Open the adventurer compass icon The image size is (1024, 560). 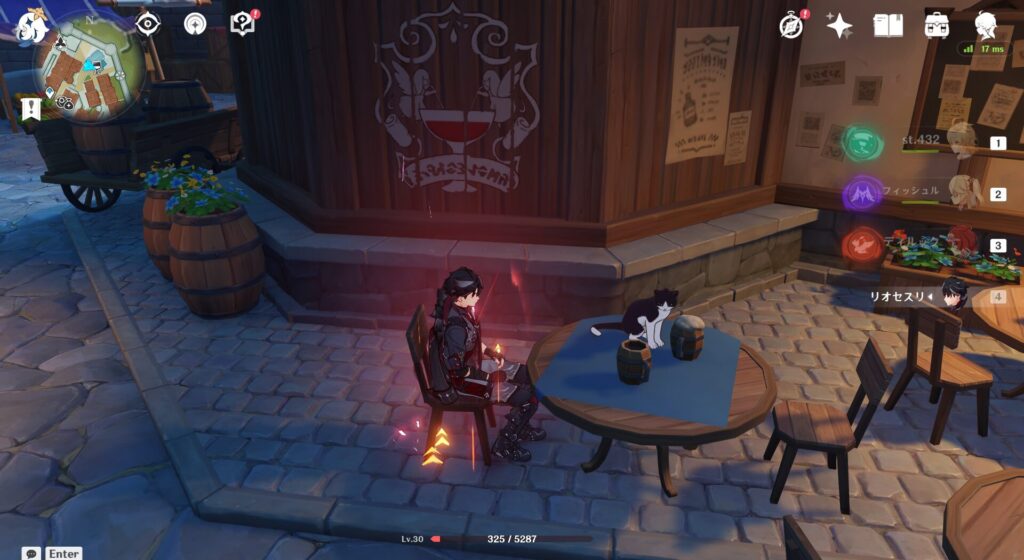tap(791, 26)
